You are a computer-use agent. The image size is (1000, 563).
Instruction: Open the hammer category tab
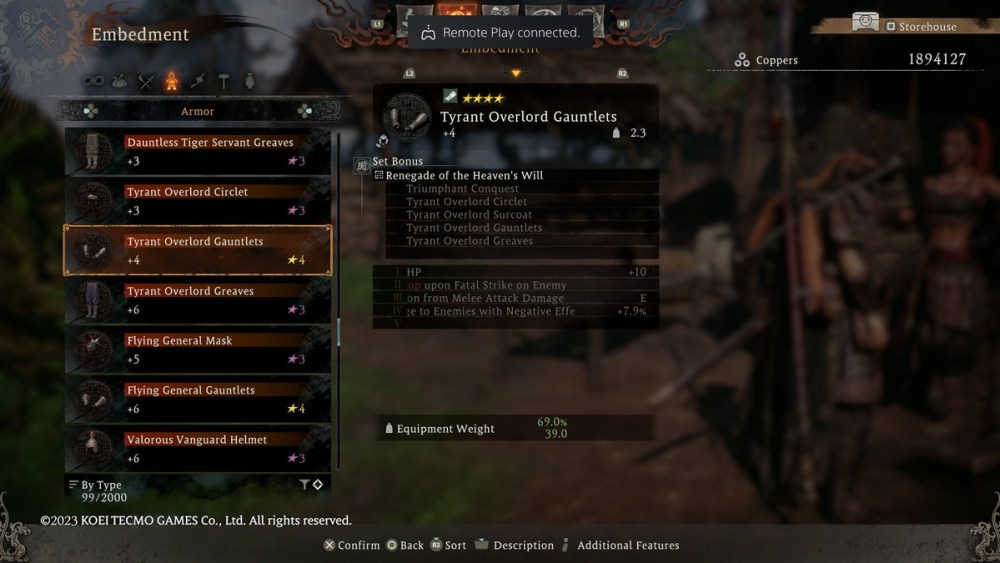point(223,82)
